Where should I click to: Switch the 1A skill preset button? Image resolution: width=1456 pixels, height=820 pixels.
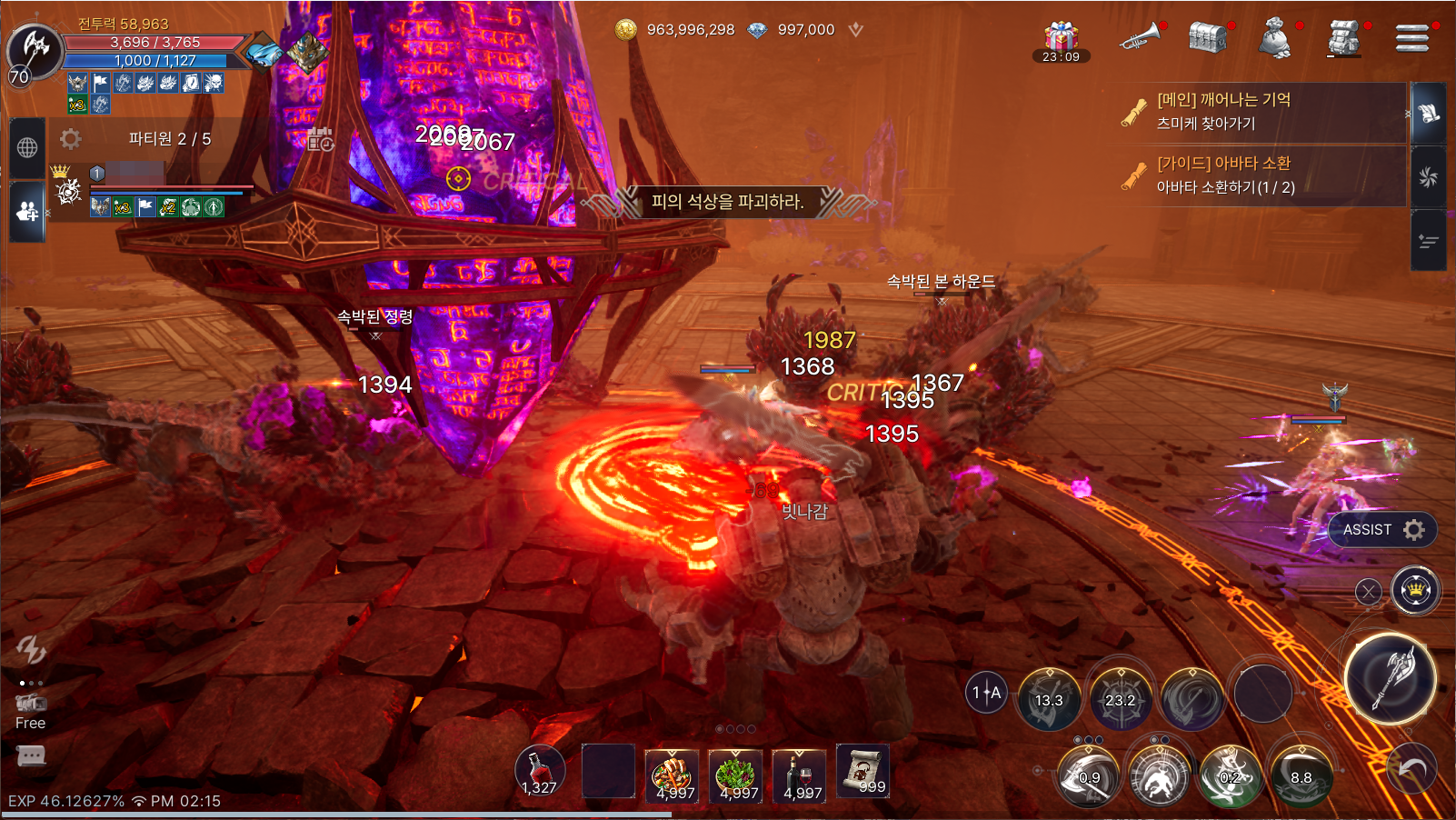coord(986,693)
